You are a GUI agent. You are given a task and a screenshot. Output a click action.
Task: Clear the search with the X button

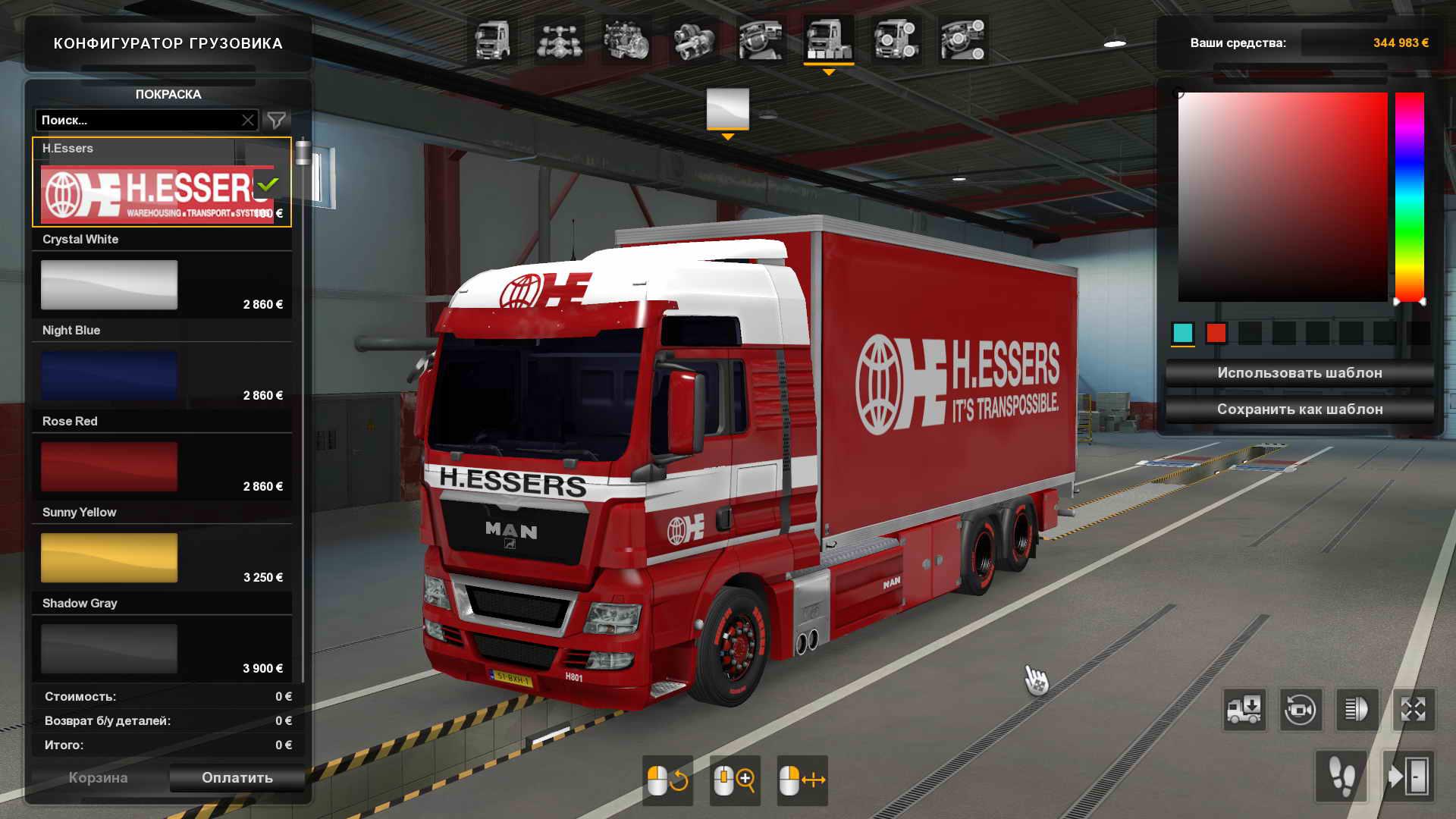pyautogui.click(x=248, y=121)
